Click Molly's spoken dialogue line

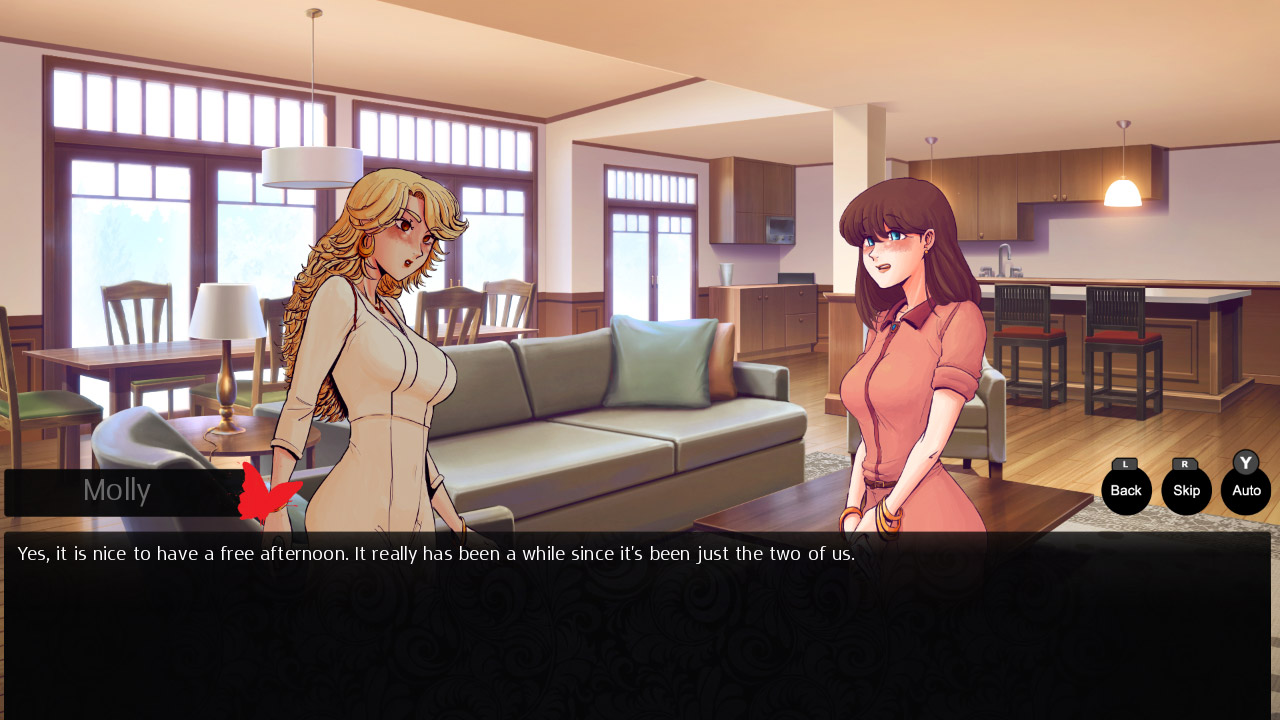tap(436, 552)
